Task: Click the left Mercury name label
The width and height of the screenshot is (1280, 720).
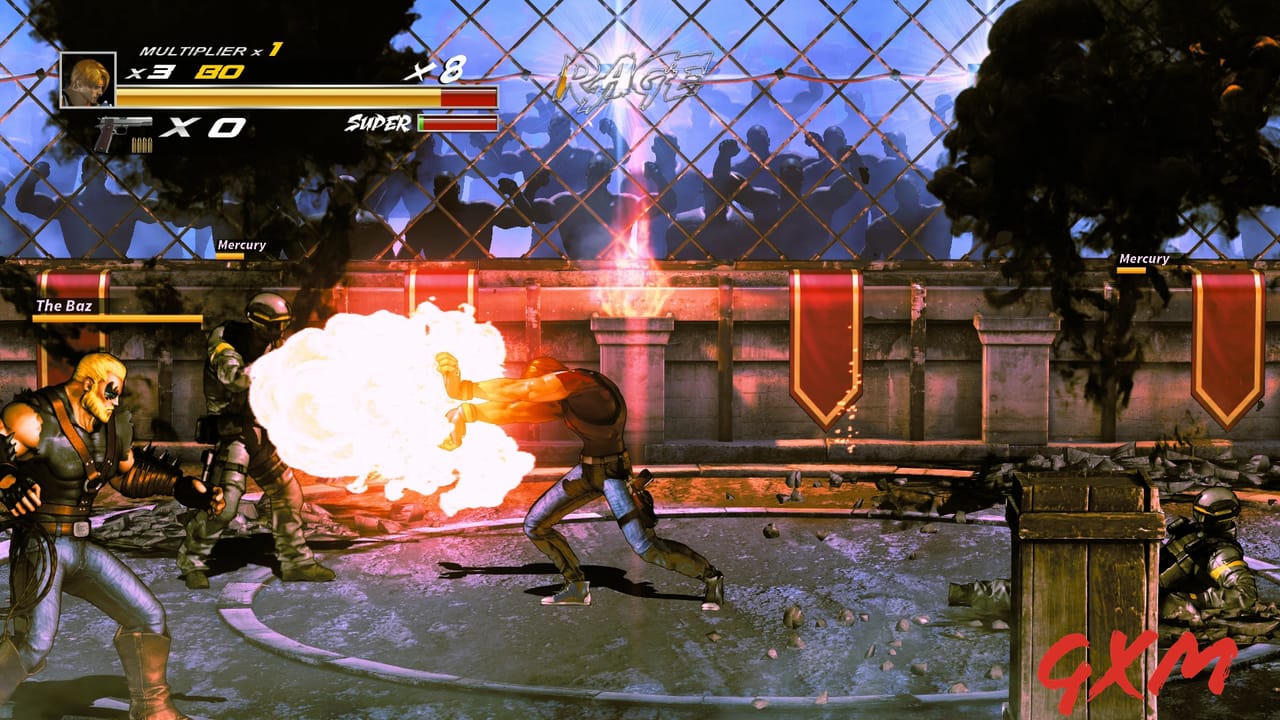Action: pyautogui.click(x=243, y=244)
